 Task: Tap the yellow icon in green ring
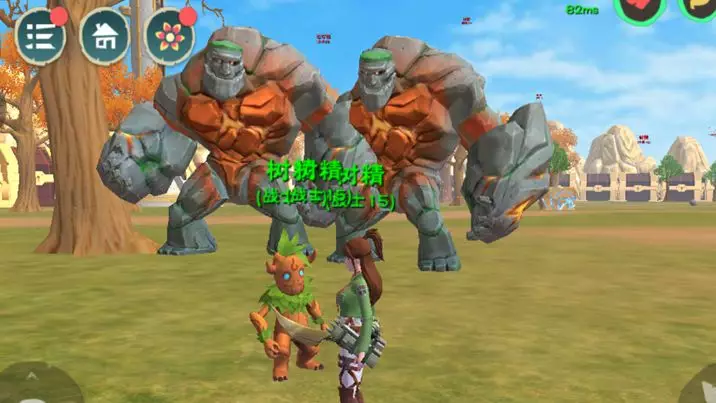point(699,8)
